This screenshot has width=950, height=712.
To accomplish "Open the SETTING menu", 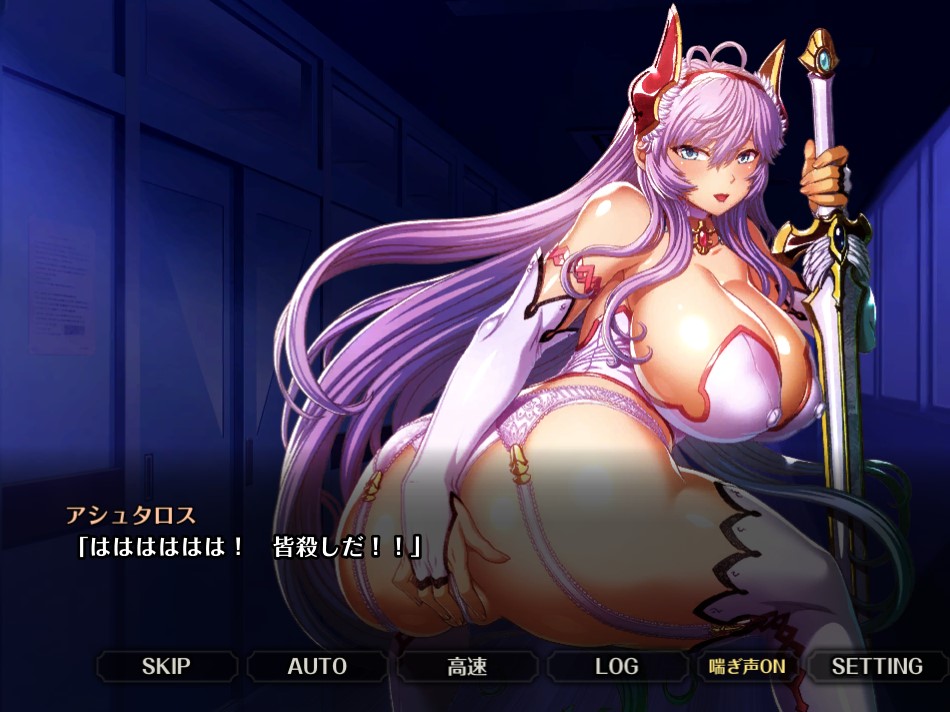I will (x=877, y=666).
